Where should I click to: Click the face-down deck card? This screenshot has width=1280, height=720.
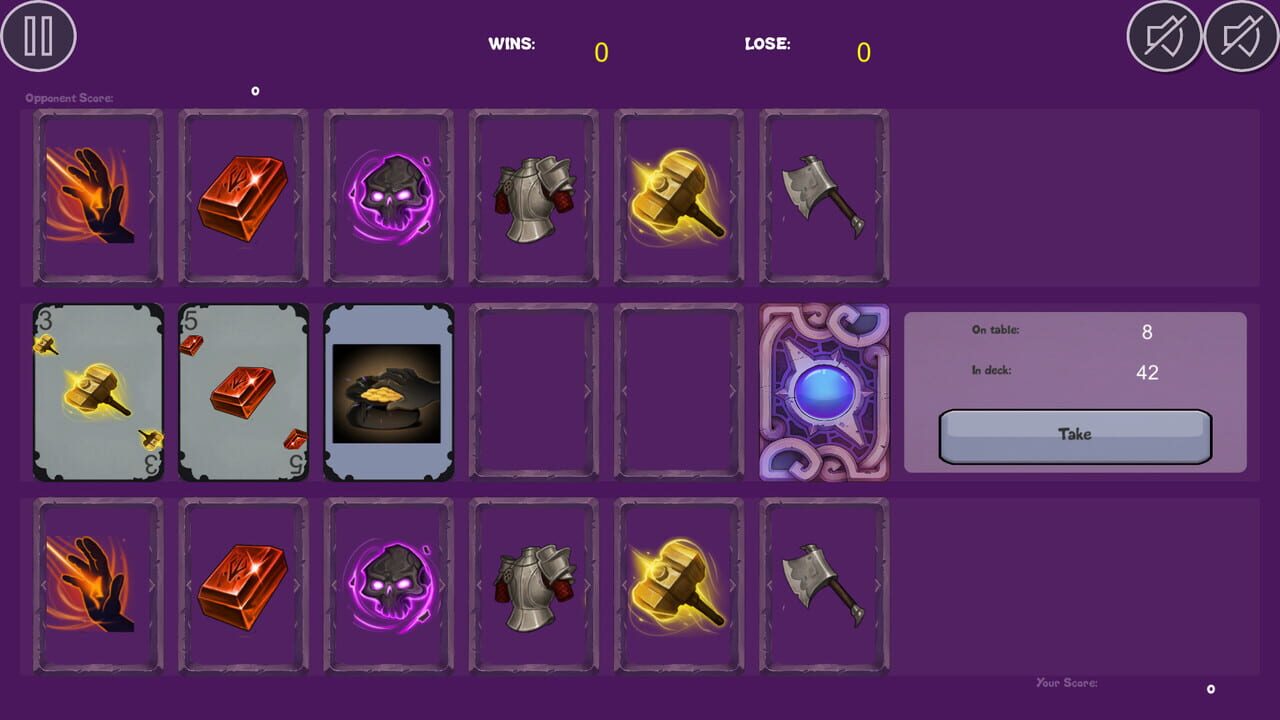823,392
